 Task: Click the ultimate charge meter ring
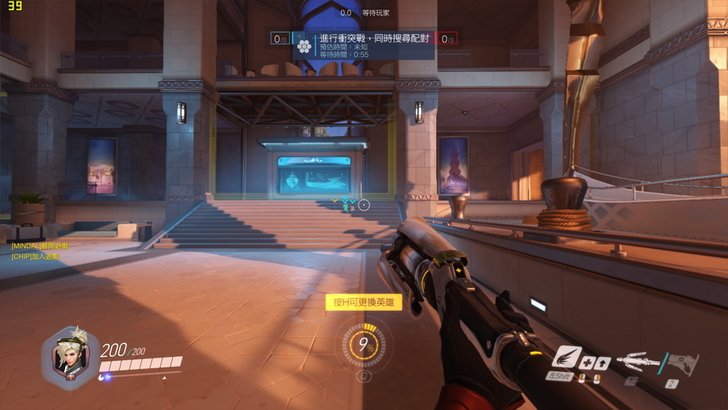pos(364,344)
